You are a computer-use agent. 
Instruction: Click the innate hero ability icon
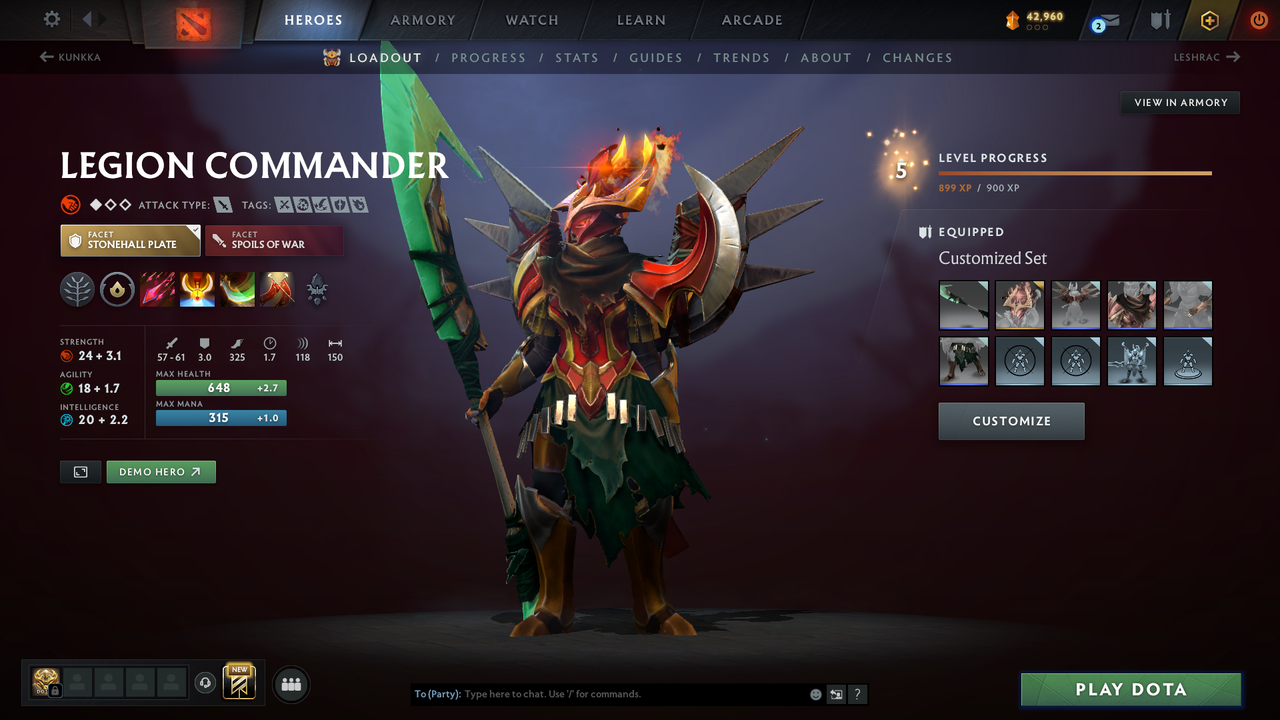point(117,290)
